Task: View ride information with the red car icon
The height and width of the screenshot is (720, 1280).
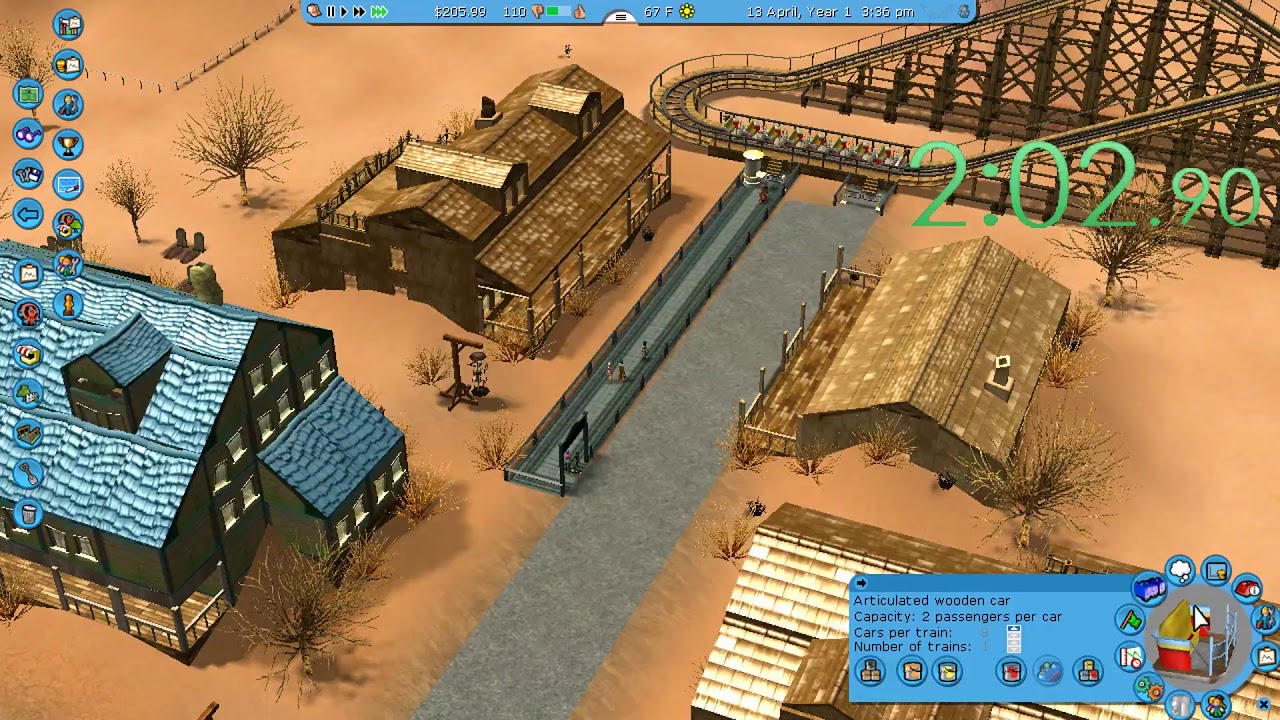Action: click(1246, 590)
